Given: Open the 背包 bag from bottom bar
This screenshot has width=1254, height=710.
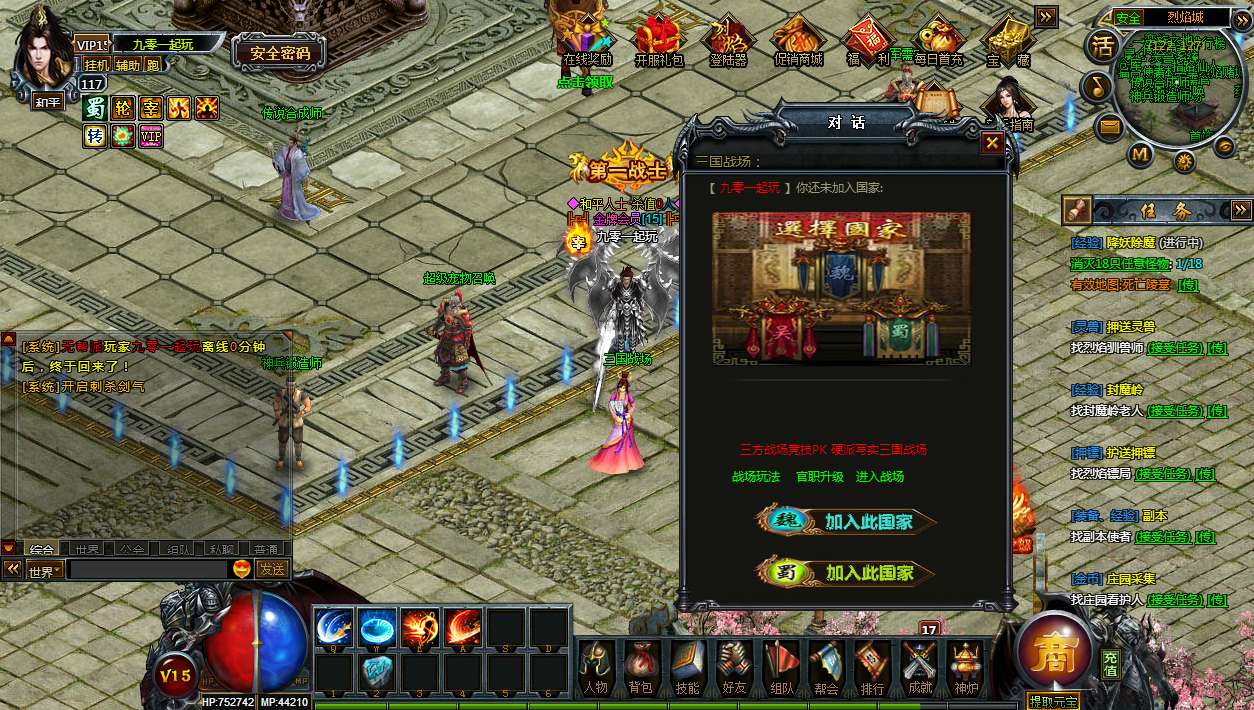Looking at the screenshot, I should point(639,665).
